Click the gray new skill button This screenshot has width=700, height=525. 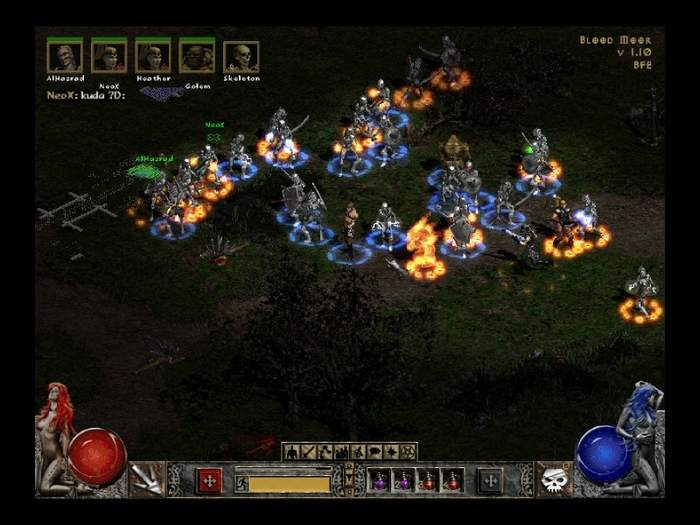click(490, 481)
